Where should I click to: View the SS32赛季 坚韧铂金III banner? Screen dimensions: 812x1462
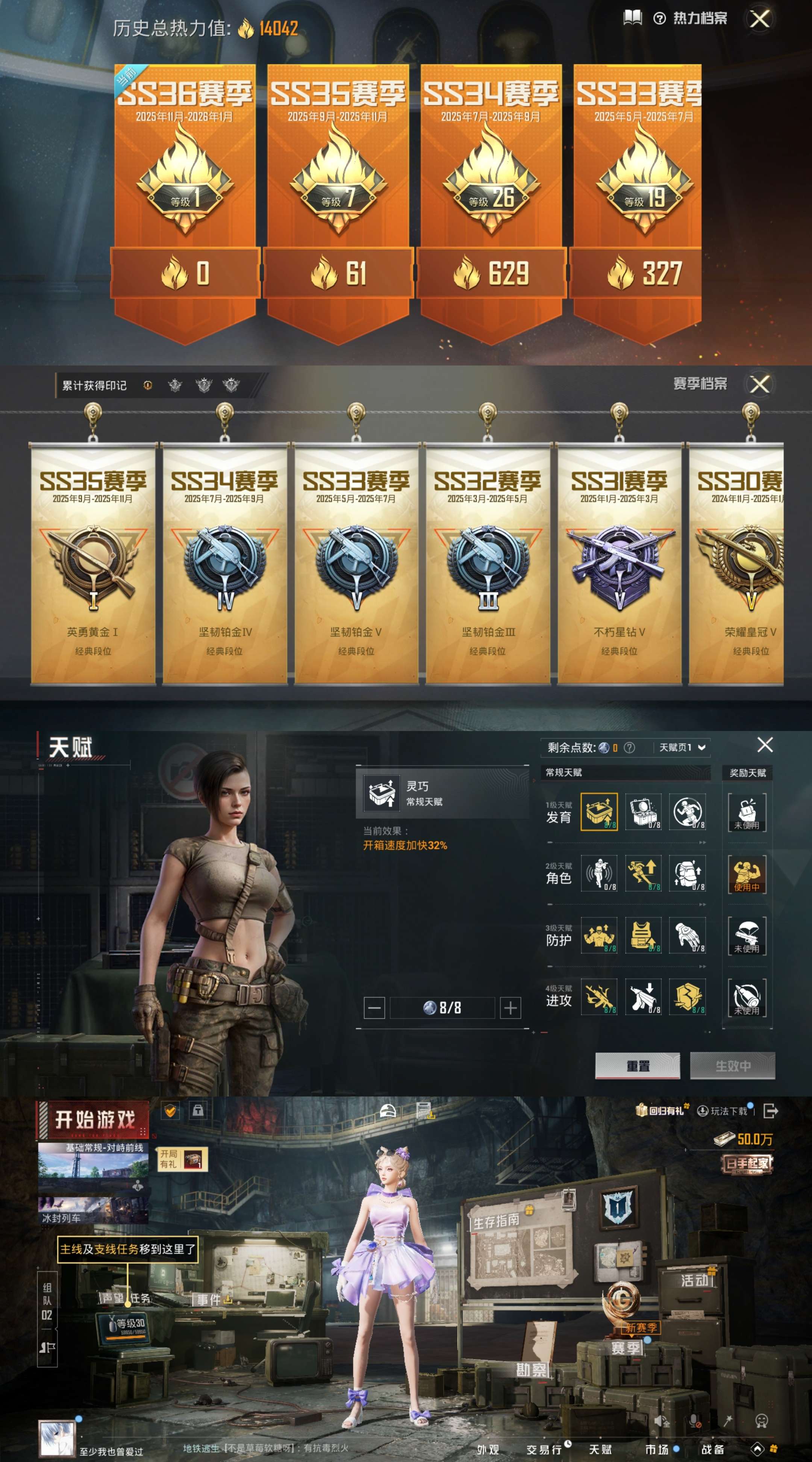pos(488,565)
